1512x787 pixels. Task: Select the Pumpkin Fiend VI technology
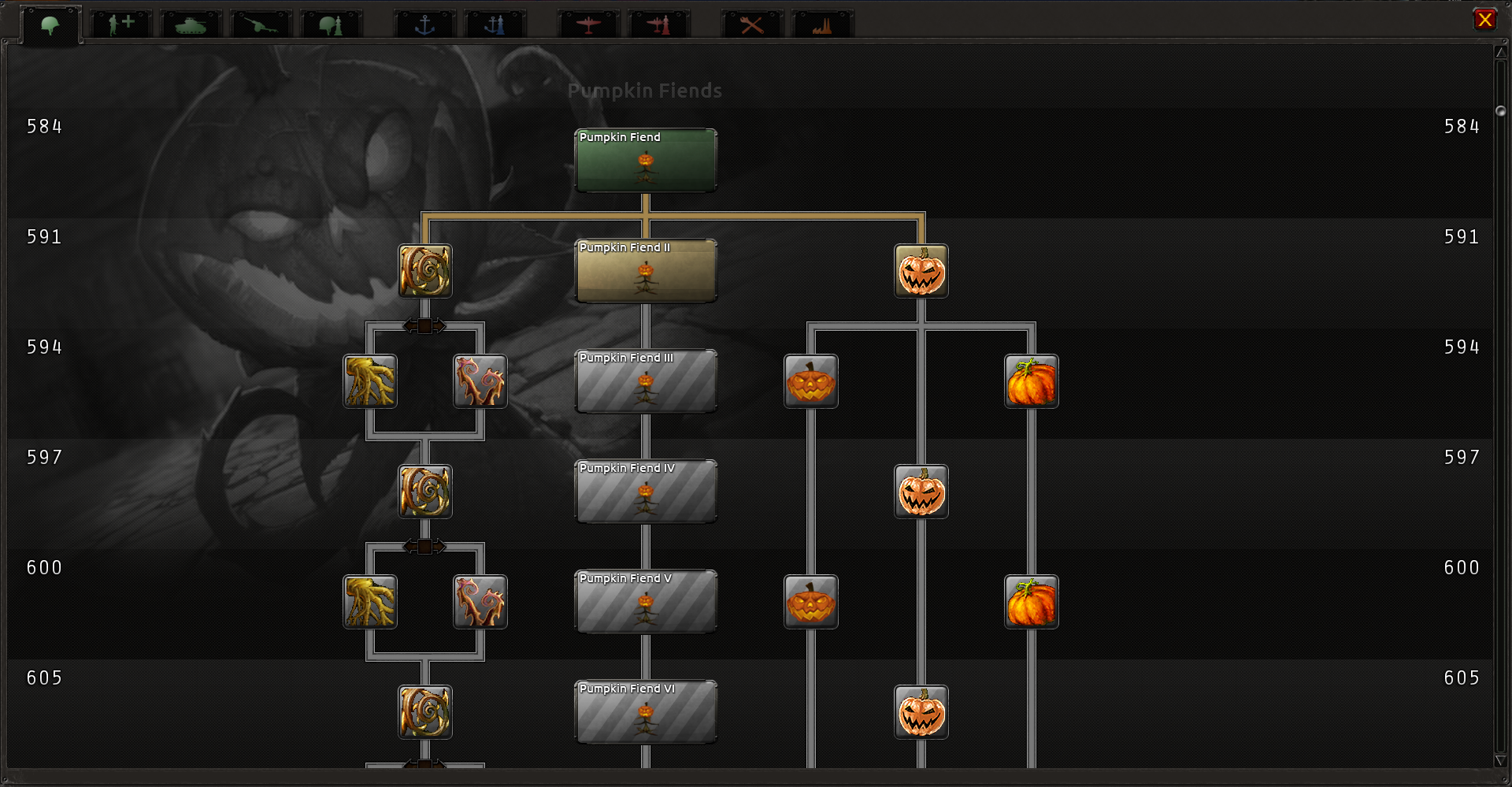tap(646, 712)
